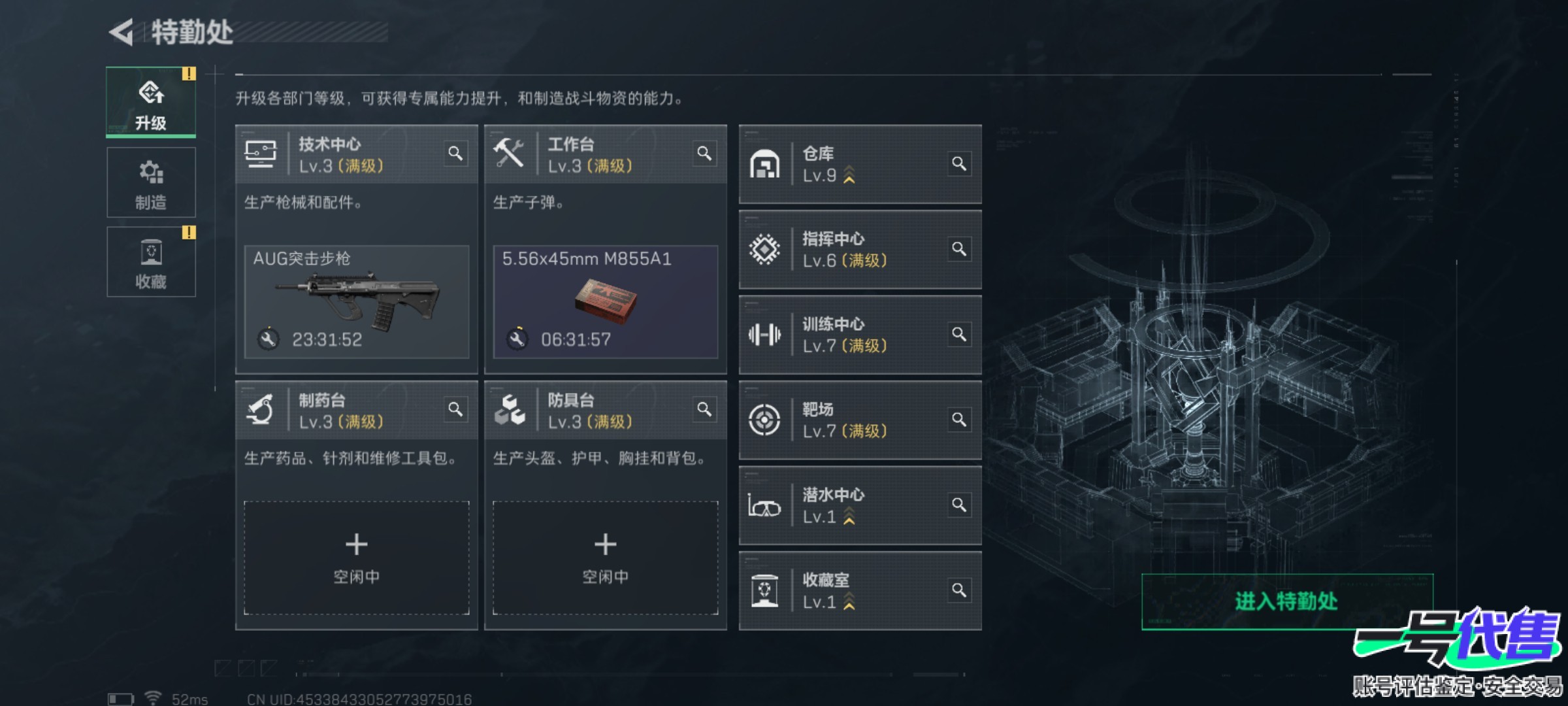Select the 收藏 tab
Viewport: 1568px width, 706px height.
(x=151, y=262)
